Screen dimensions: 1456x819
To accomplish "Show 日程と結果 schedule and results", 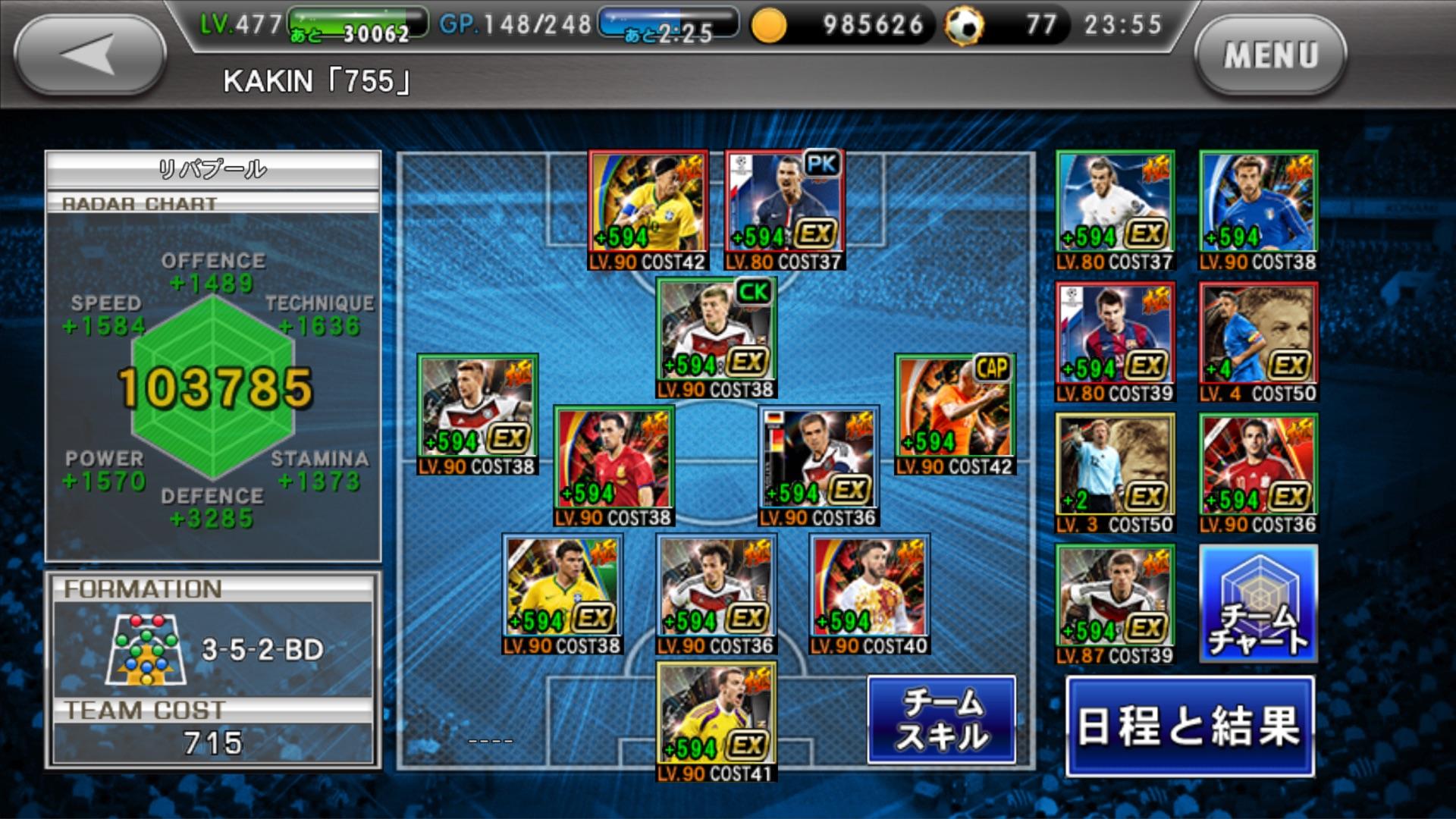I will (1189, 726).
